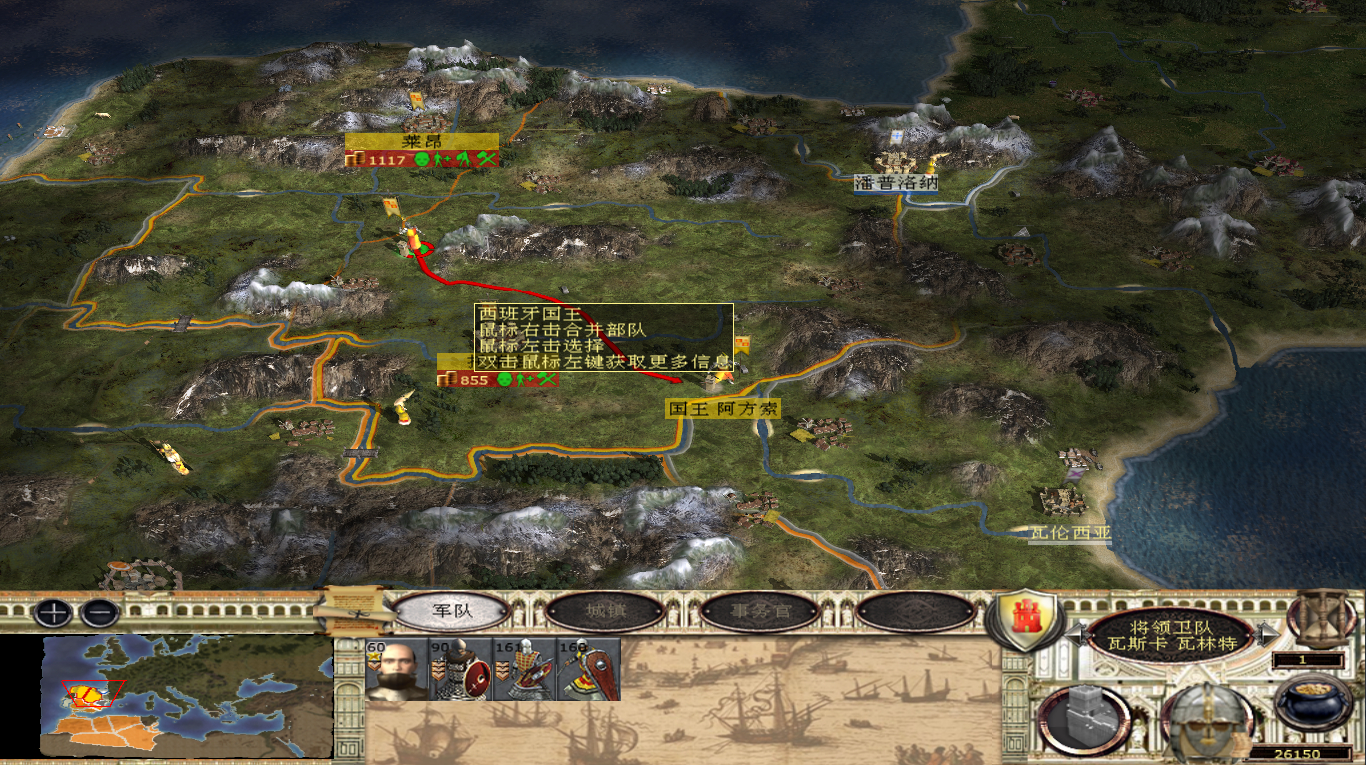Click the Europe campaign minimap
Viewport: 1366px width, 765px height.
coord(187,696)
